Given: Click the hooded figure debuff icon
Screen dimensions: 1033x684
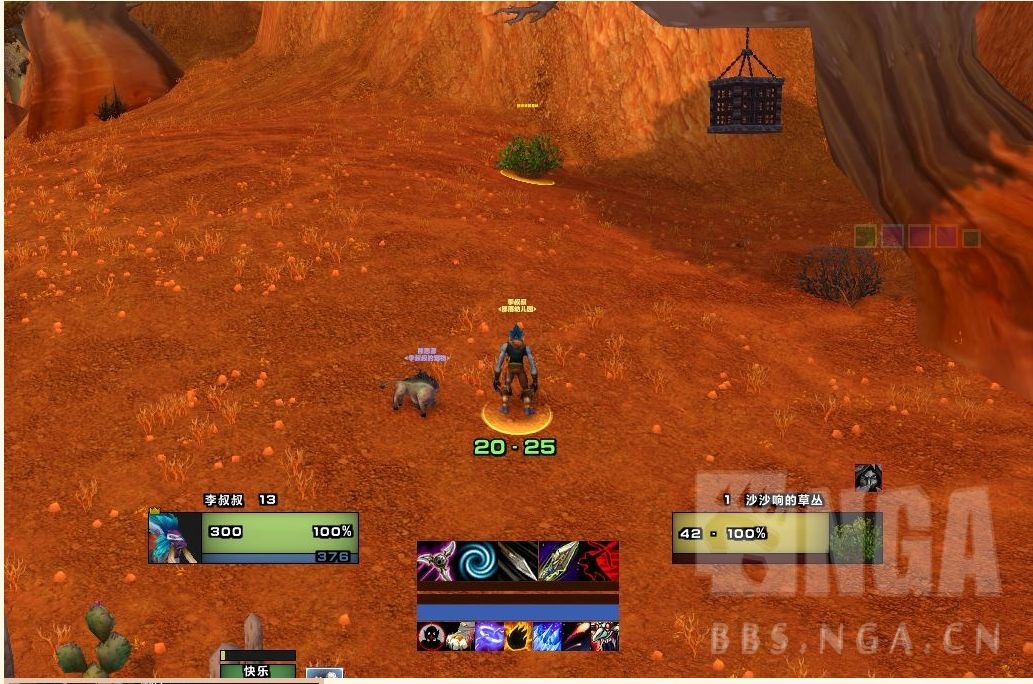Looking at the screenshot, I should click(x=868, y=478).
